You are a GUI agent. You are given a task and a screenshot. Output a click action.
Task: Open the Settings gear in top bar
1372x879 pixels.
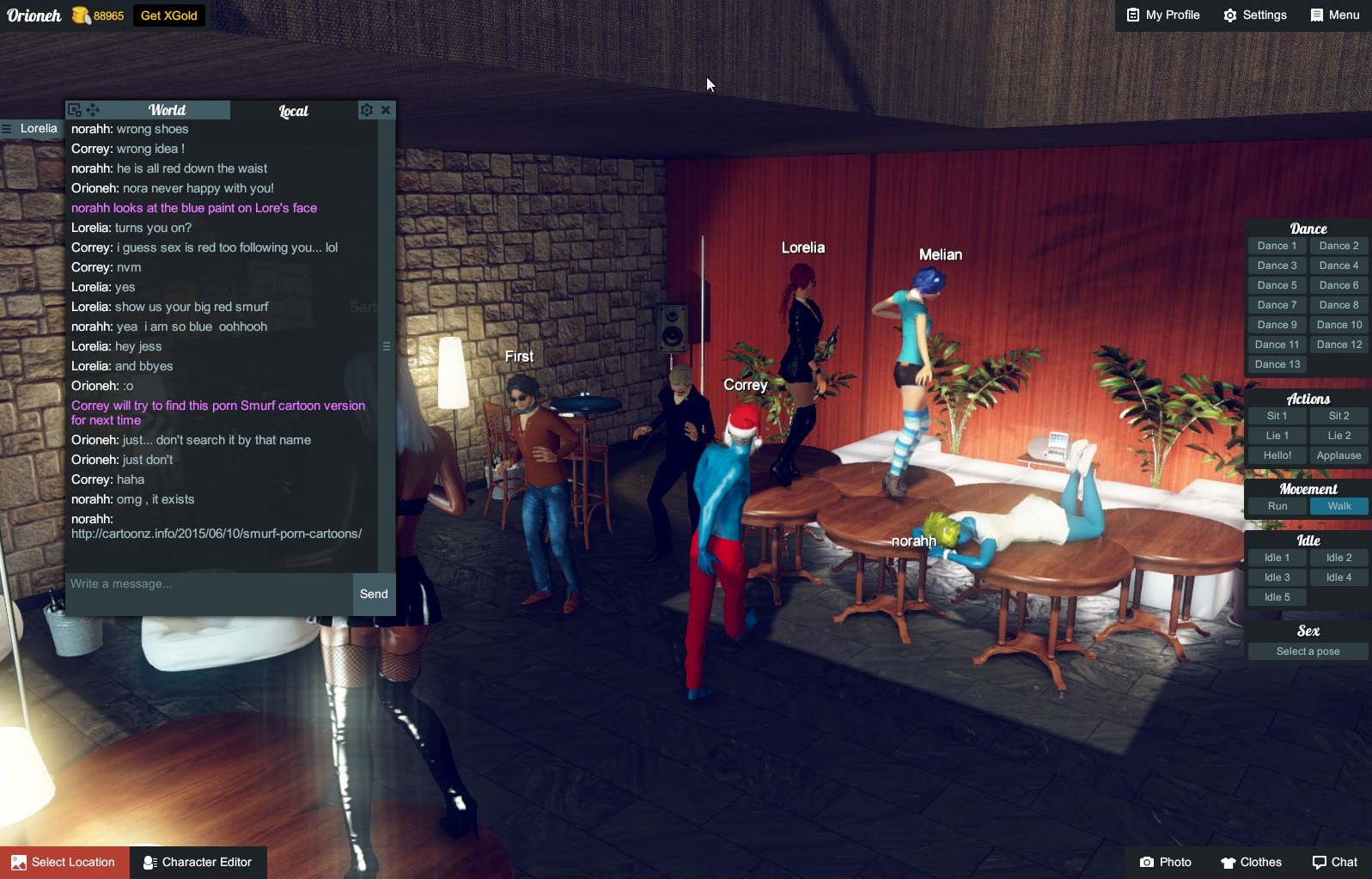tap(1230, 15)
